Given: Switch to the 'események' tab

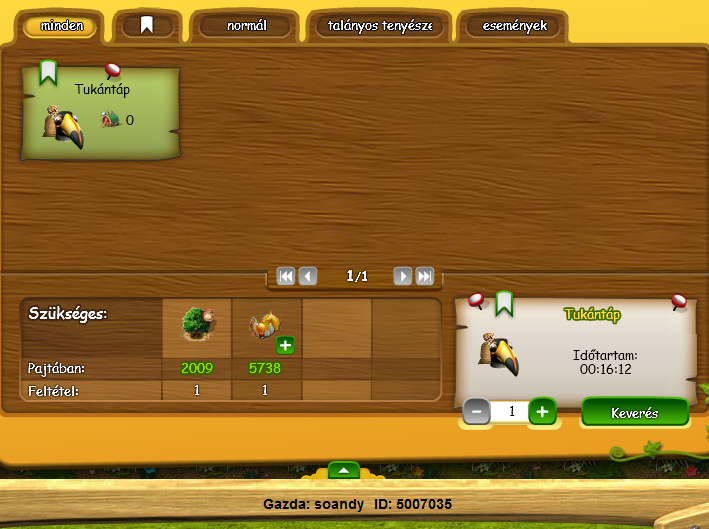Looking at the screenshot, I should point(513,26).
